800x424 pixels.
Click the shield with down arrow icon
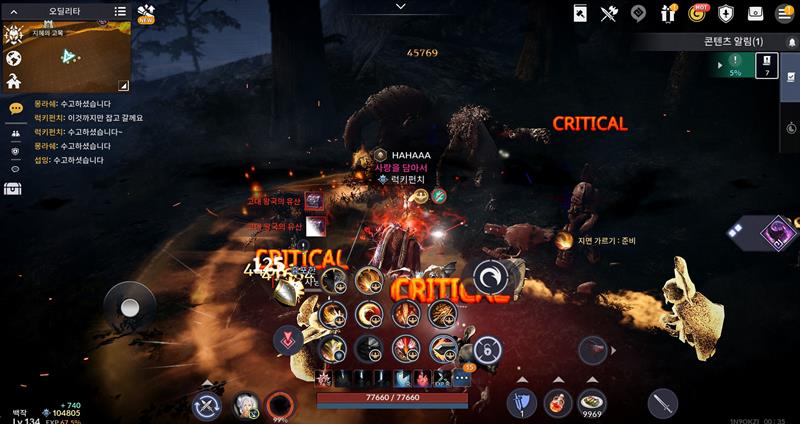[727, 13]
